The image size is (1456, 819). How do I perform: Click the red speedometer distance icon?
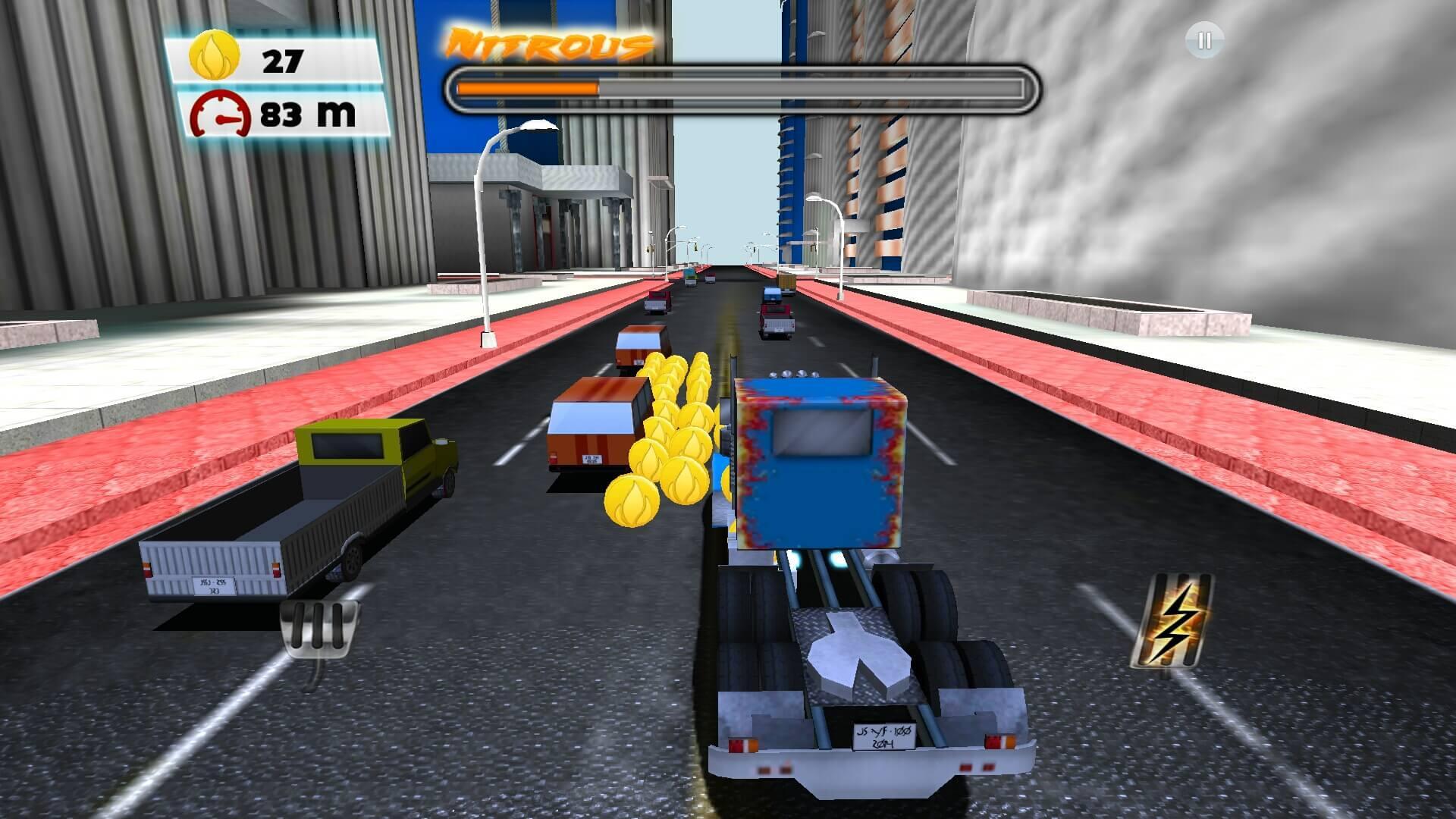point(218,114)
